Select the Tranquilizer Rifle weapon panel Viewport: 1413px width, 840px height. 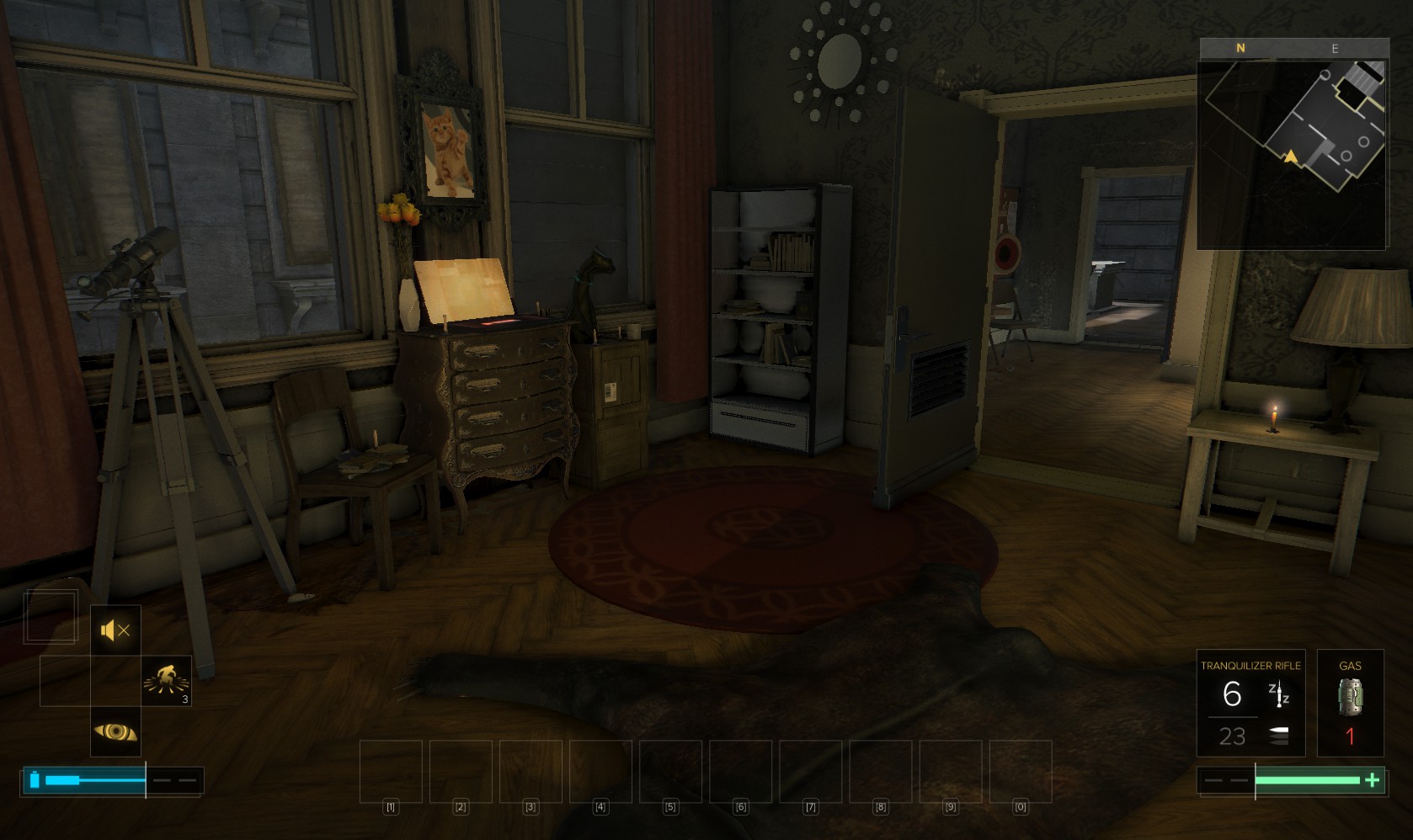tap(1250, 703)
